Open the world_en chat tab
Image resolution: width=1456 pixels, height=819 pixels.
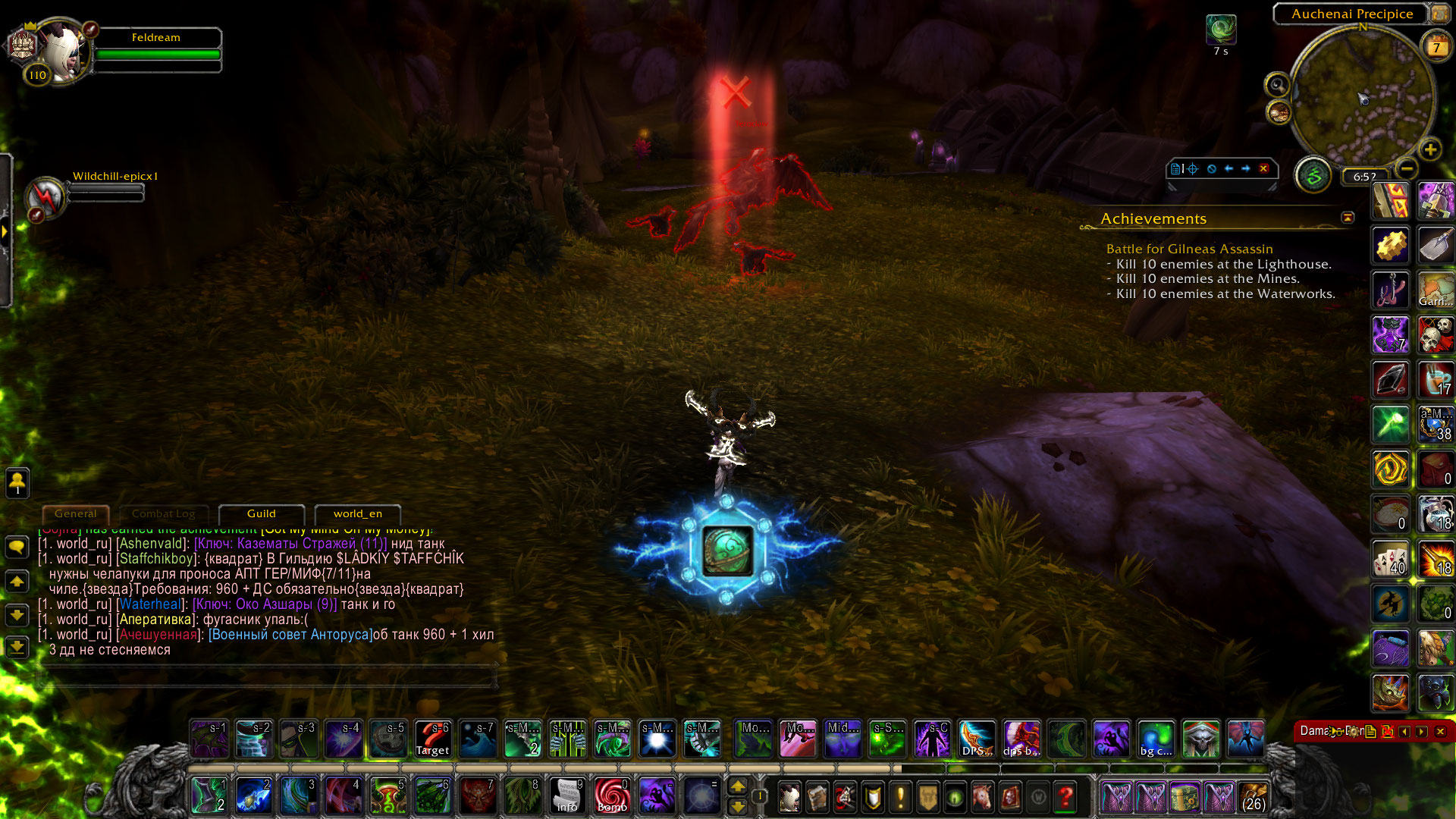[x=357, y=514]
